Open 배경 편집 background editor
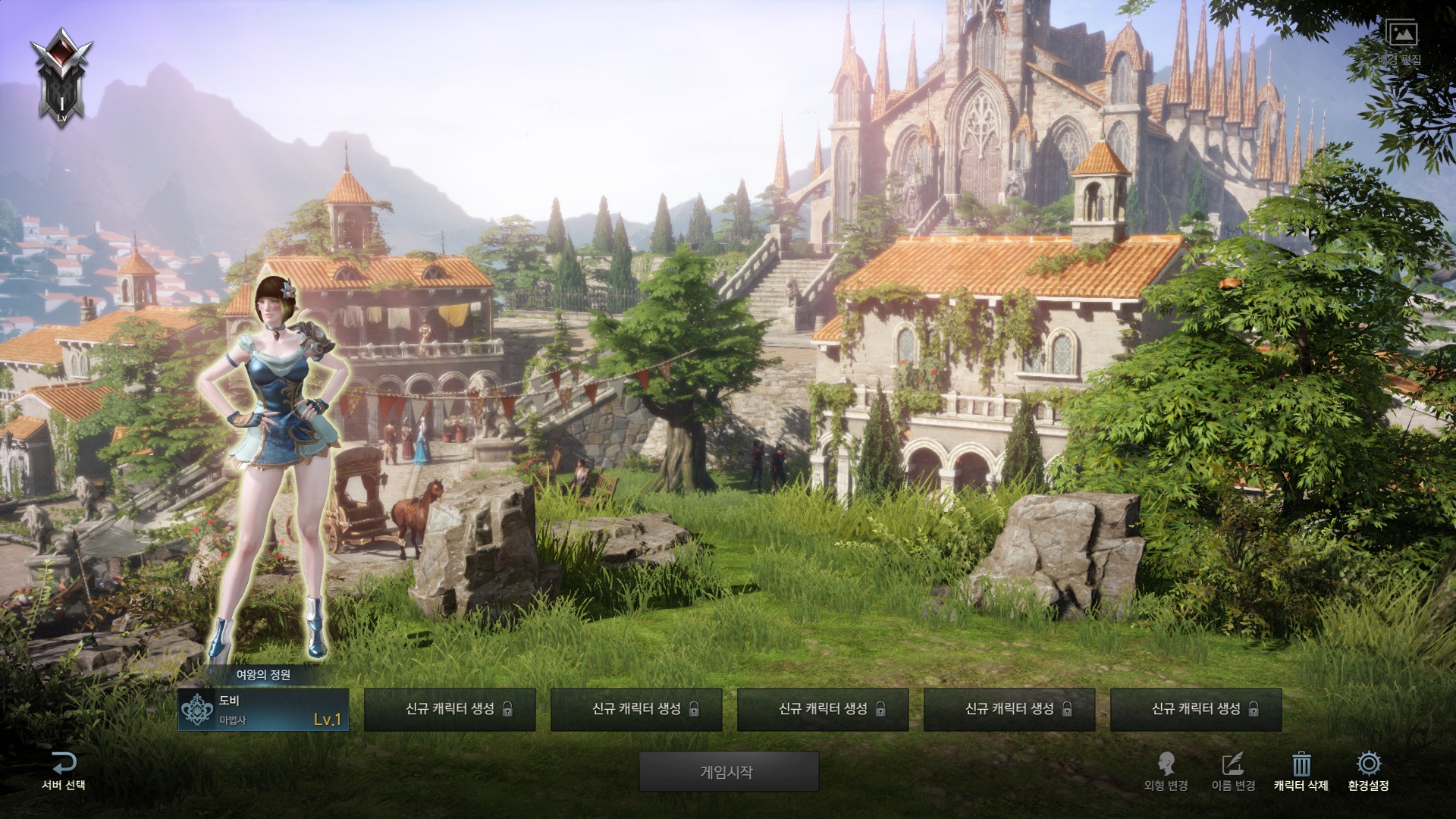The width and height of the screenshot is (1456, 819). (x=1401, y=42)
